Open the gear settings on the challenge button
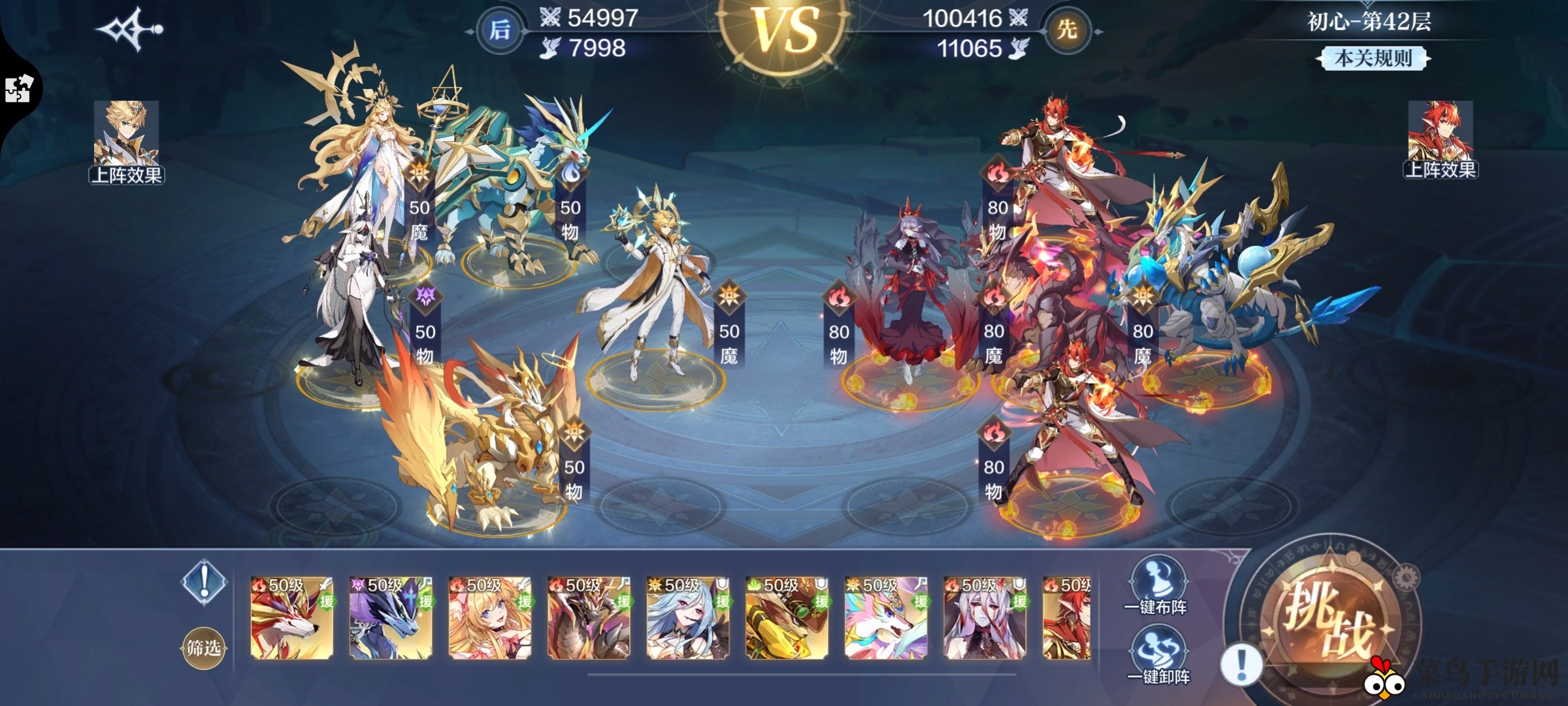Image resolution: width=1568 pixels, height=706 pixels. (x=1406, y=577)
